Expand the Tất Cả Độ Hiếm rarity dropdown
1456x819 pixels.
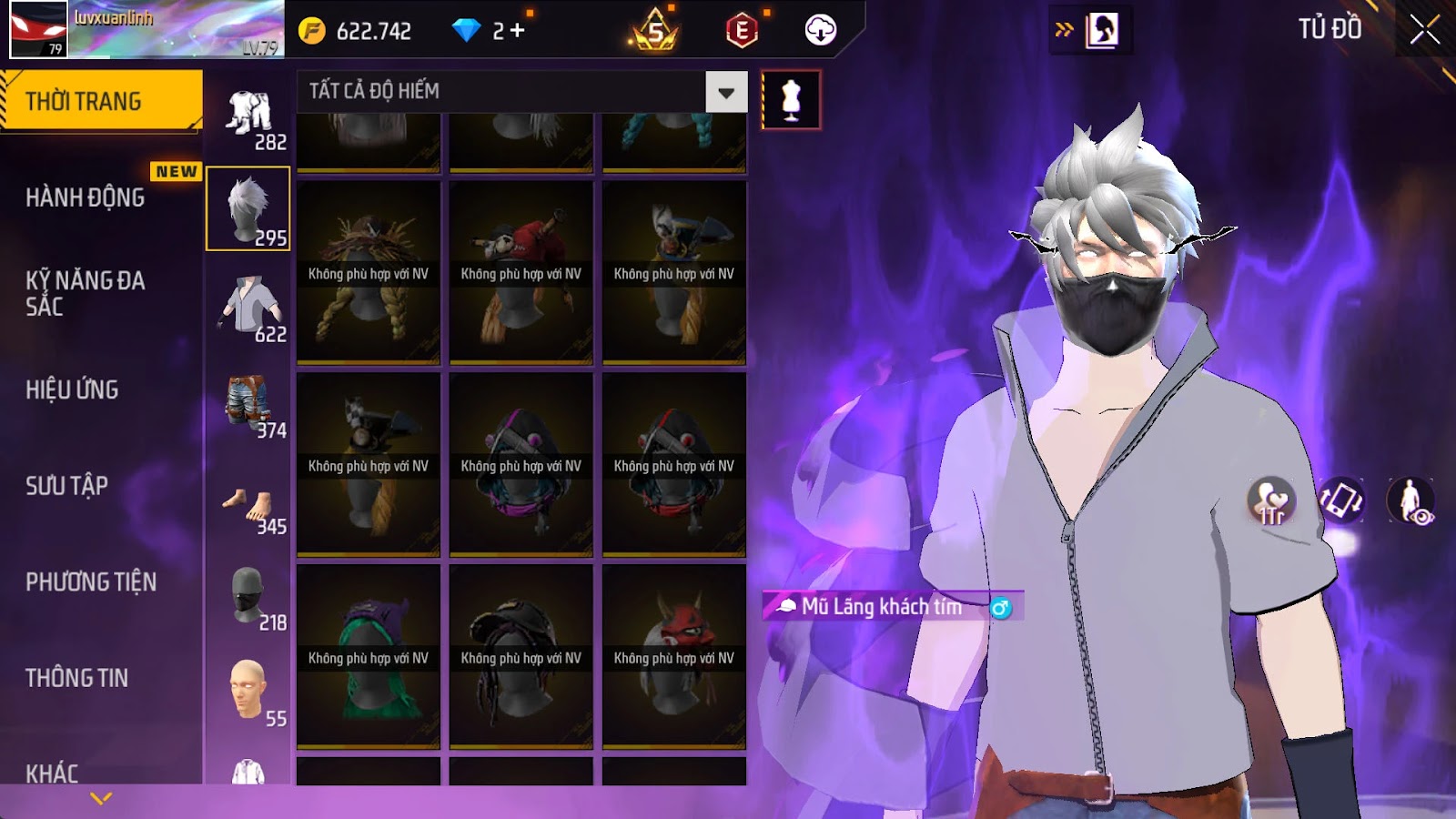coord(726,92)
